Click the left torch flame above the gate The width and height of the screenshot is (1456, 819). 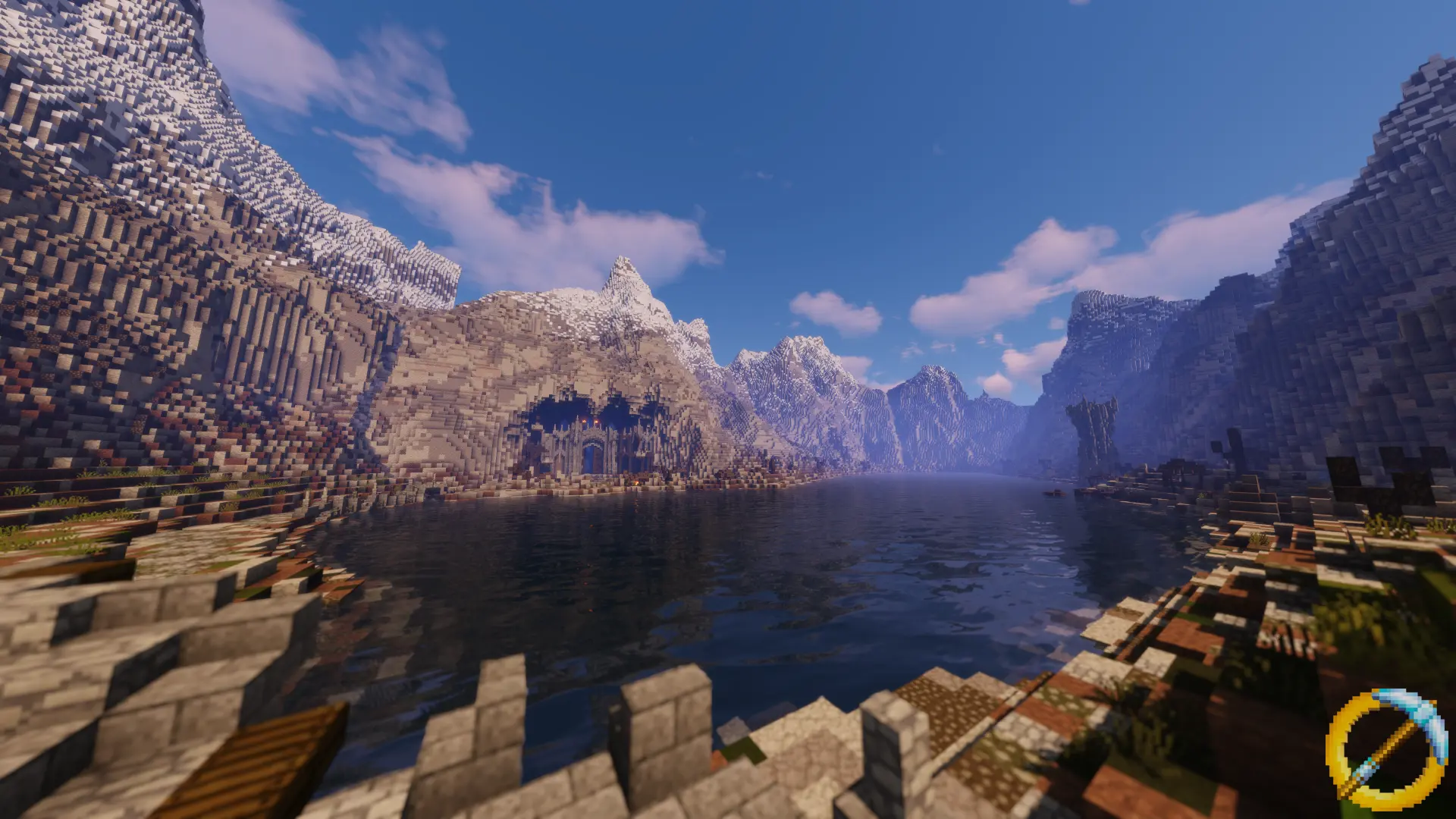584,421
